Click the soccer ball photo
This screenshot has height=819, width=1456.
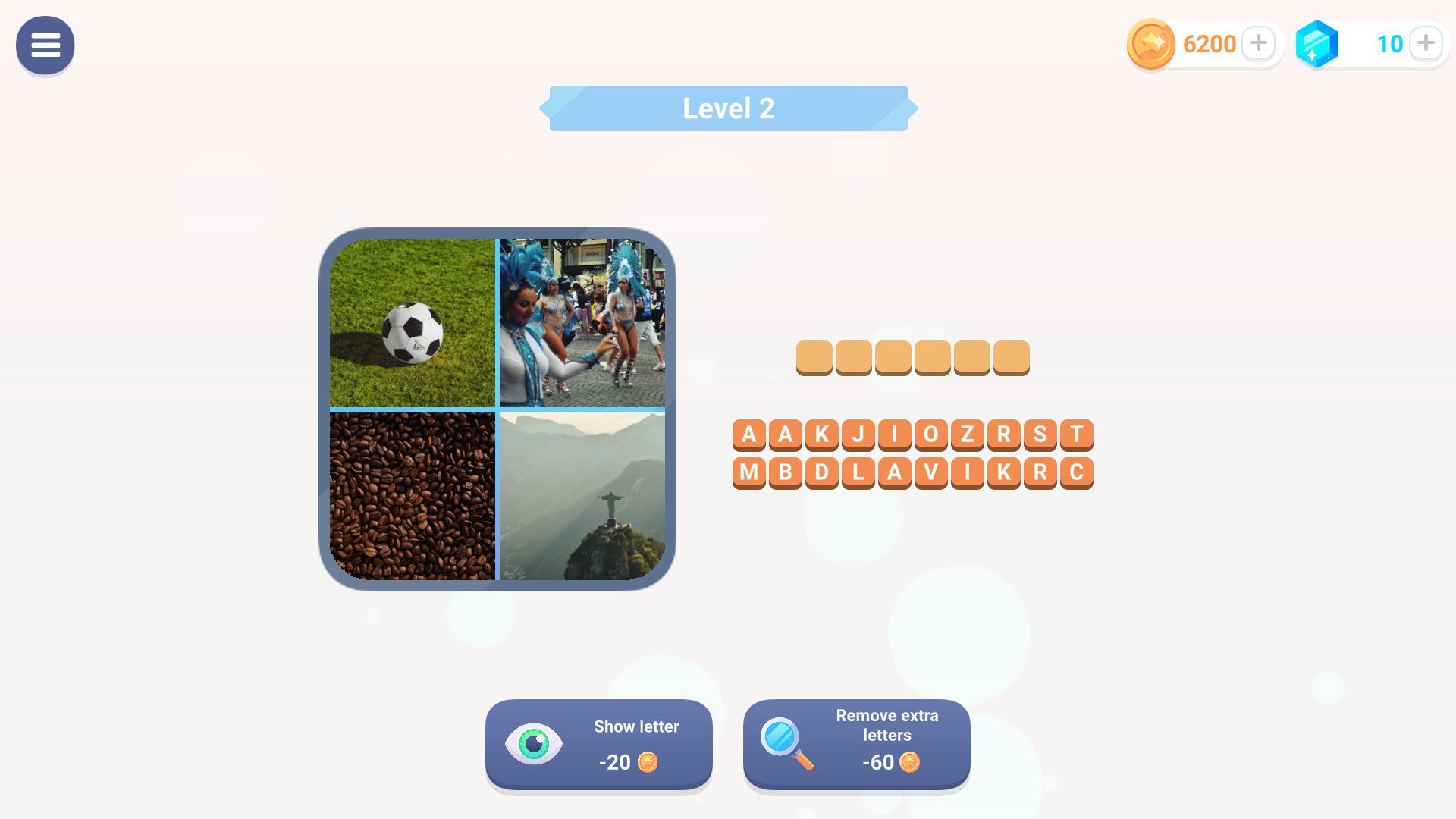click(x=413, y=322)
